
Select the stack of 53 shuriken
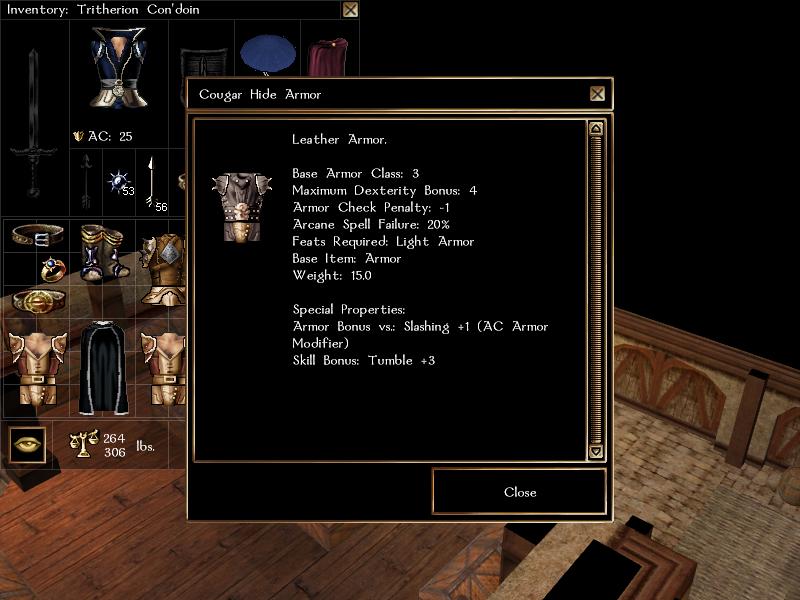coord(120,183)
